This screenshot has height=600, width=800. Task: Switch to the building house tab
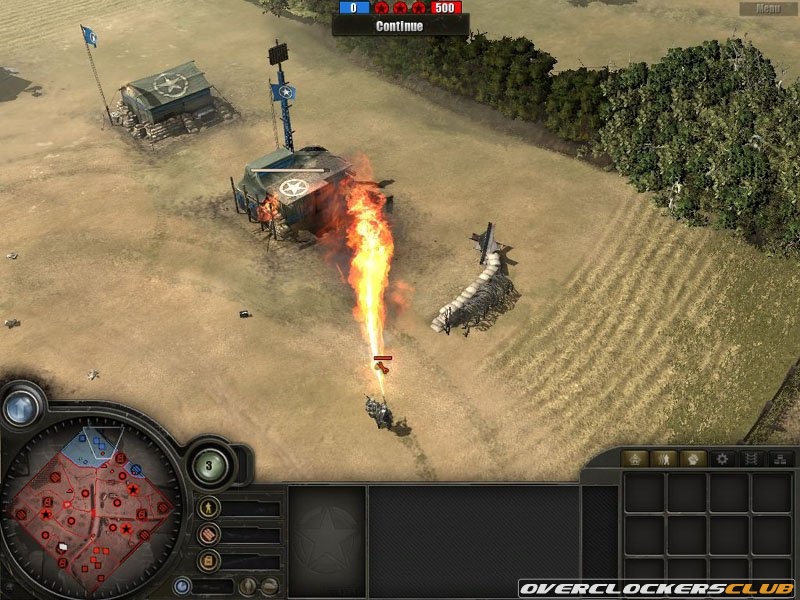(x=635, y=459)
